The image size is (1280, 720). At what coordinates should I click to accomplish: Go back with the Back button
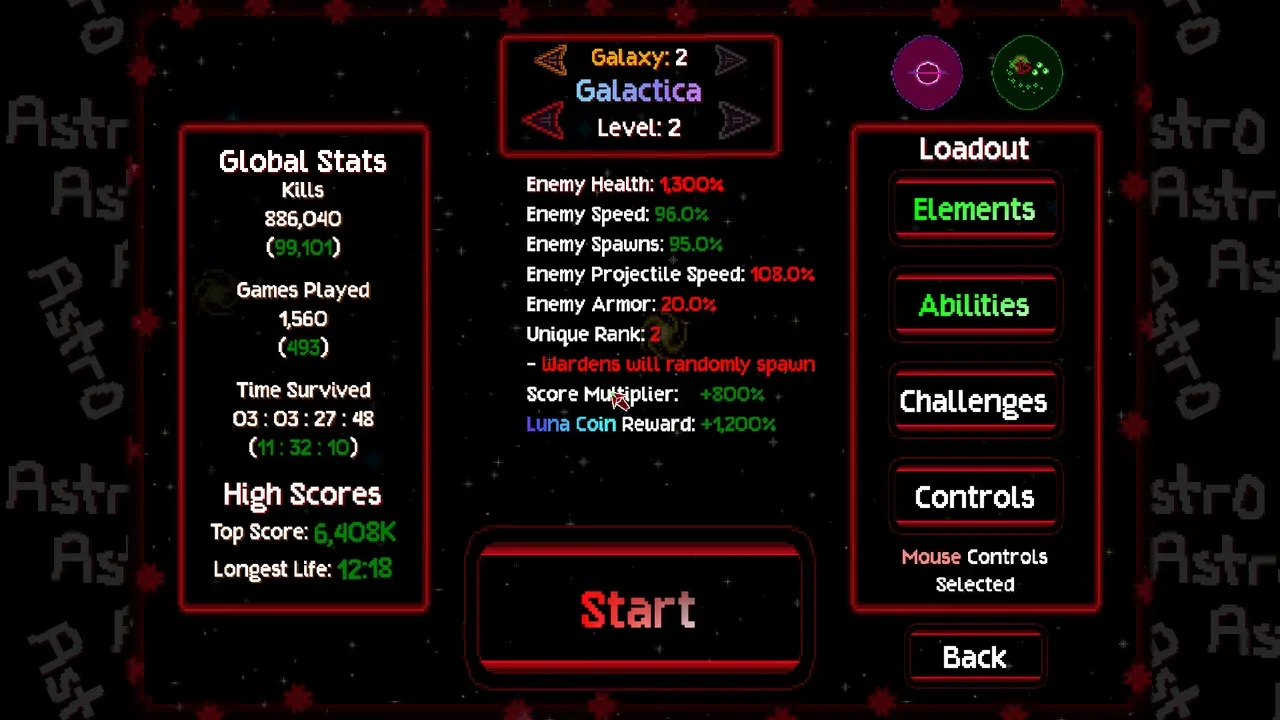[974, 657]
